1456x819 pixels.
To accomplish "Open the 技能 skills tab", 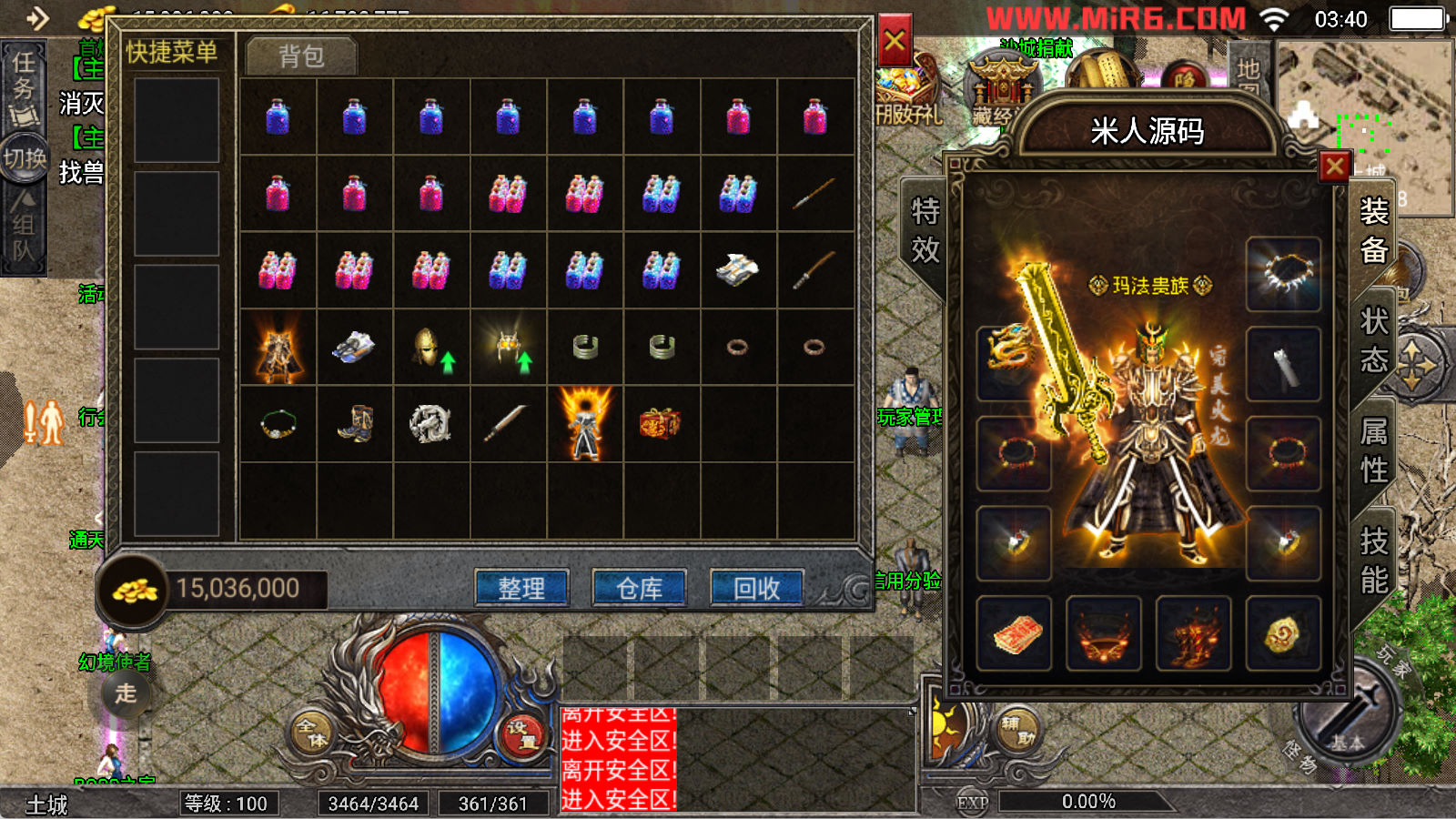I will pos(1374,561).
